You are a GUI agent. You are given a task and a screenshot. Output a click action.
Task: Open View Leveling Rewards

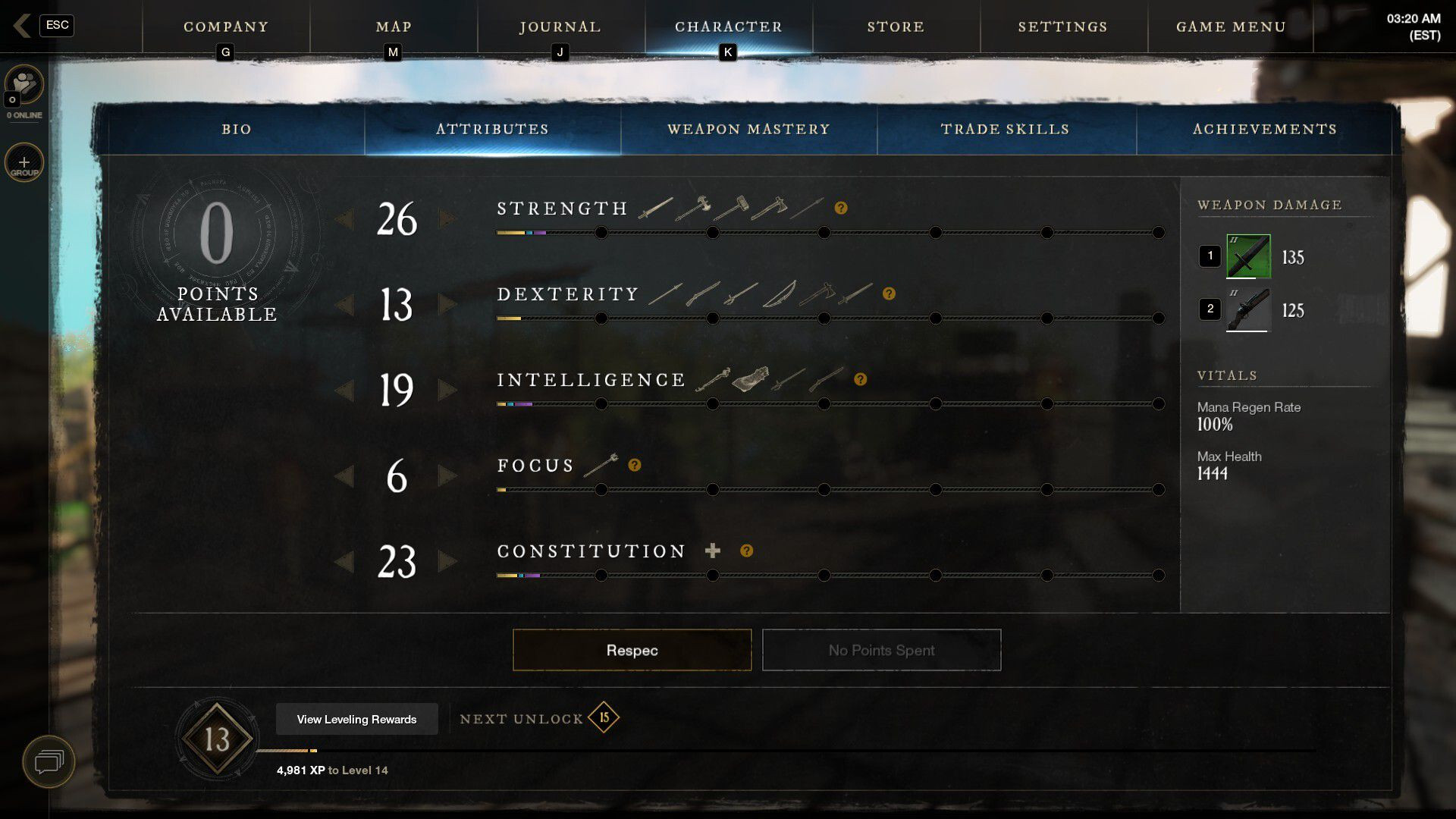[x=356, y=719]
